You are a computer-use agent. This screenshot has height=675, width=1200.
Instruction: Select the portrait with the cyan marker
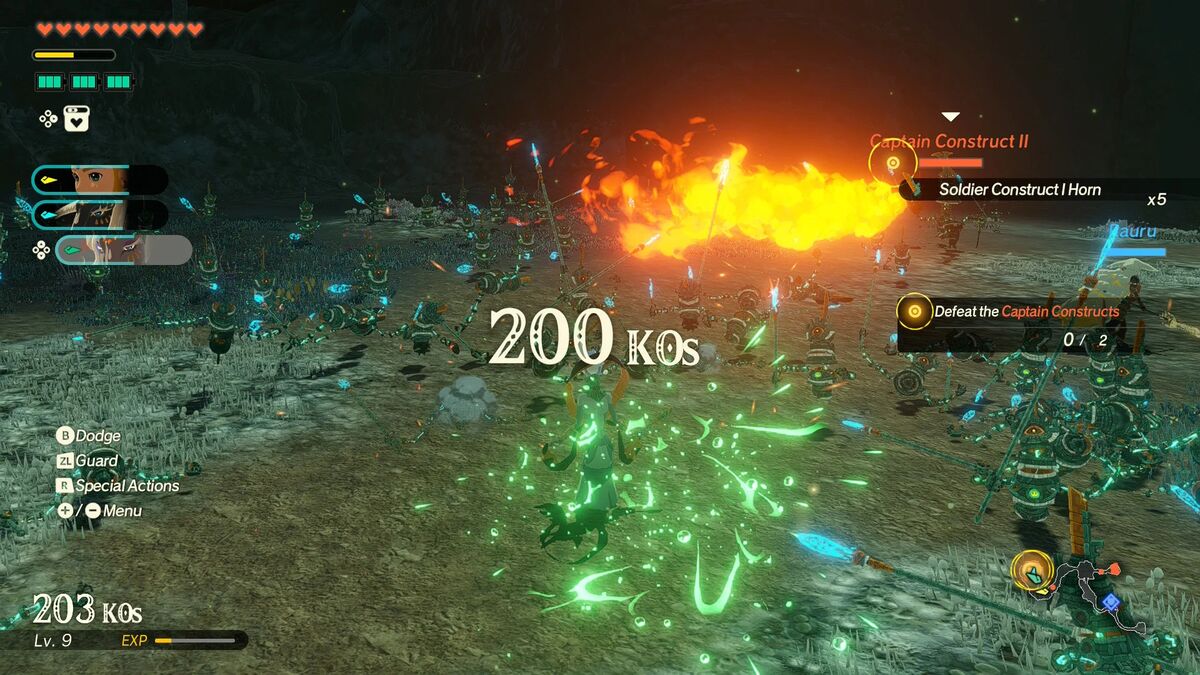99,214
